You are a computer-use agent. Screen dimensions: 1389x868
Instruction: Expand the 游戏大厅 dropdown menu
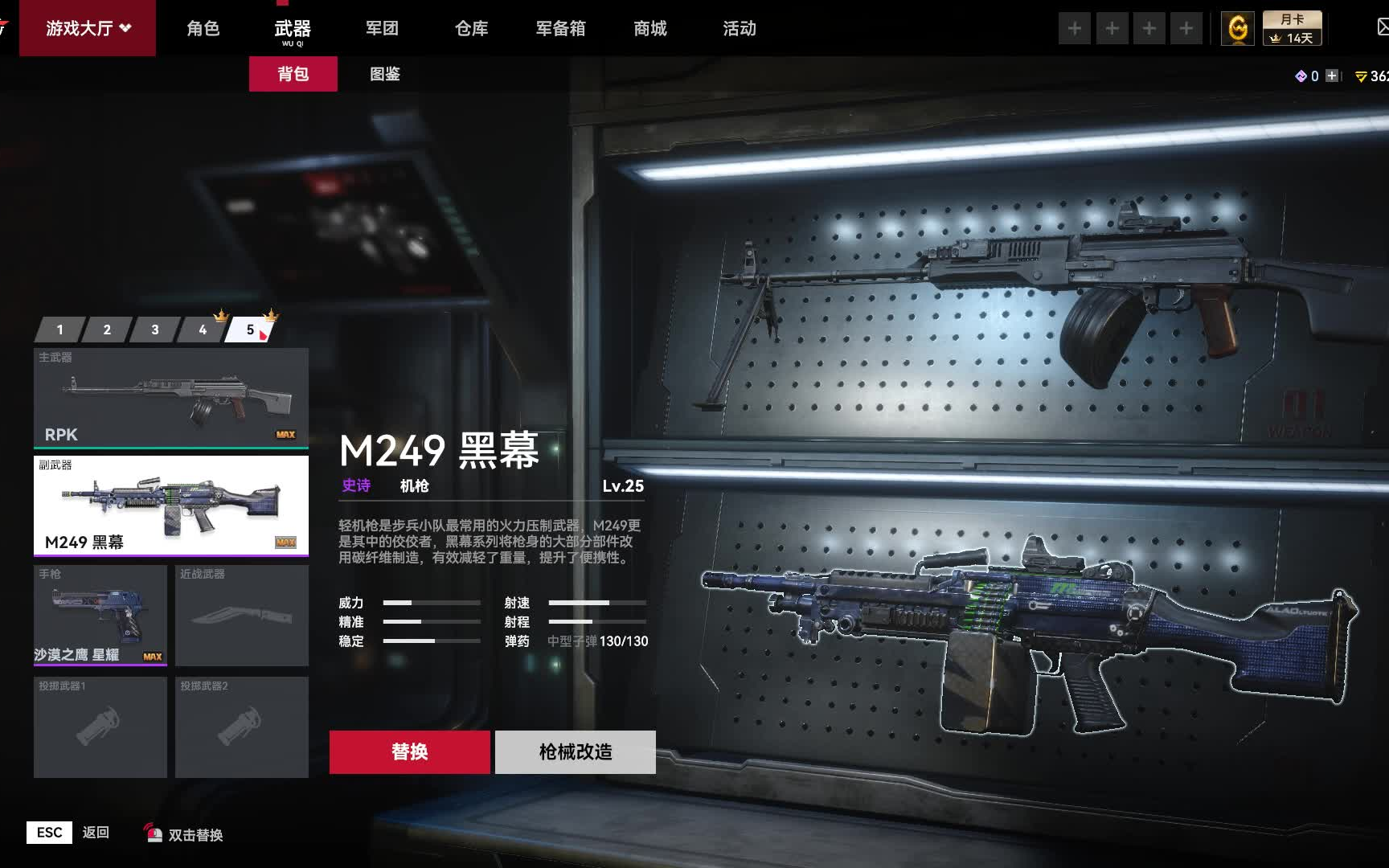click(87, 27)
